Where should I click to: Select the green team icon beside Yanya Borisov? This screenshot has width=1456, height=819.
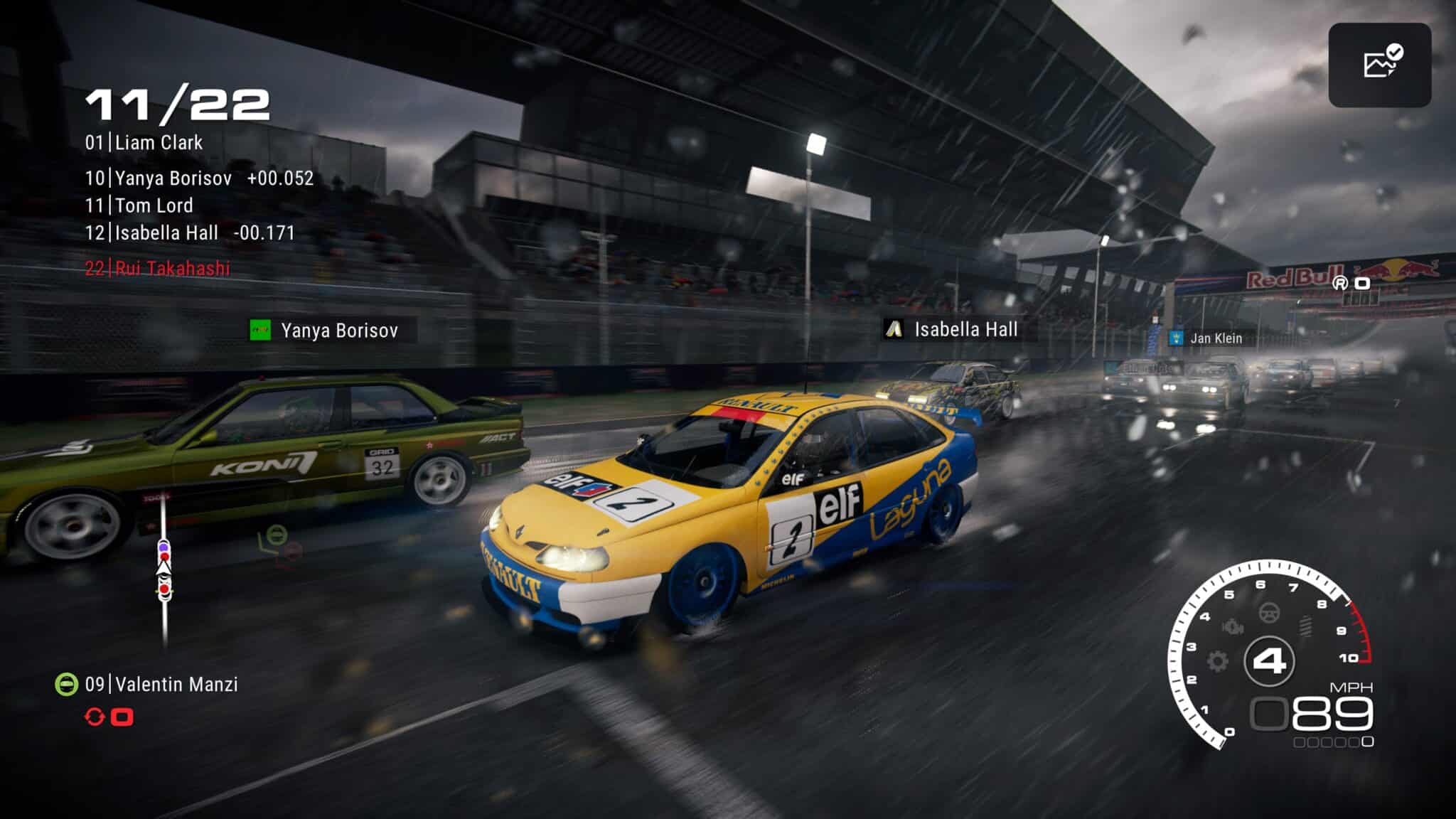[259, 331]
